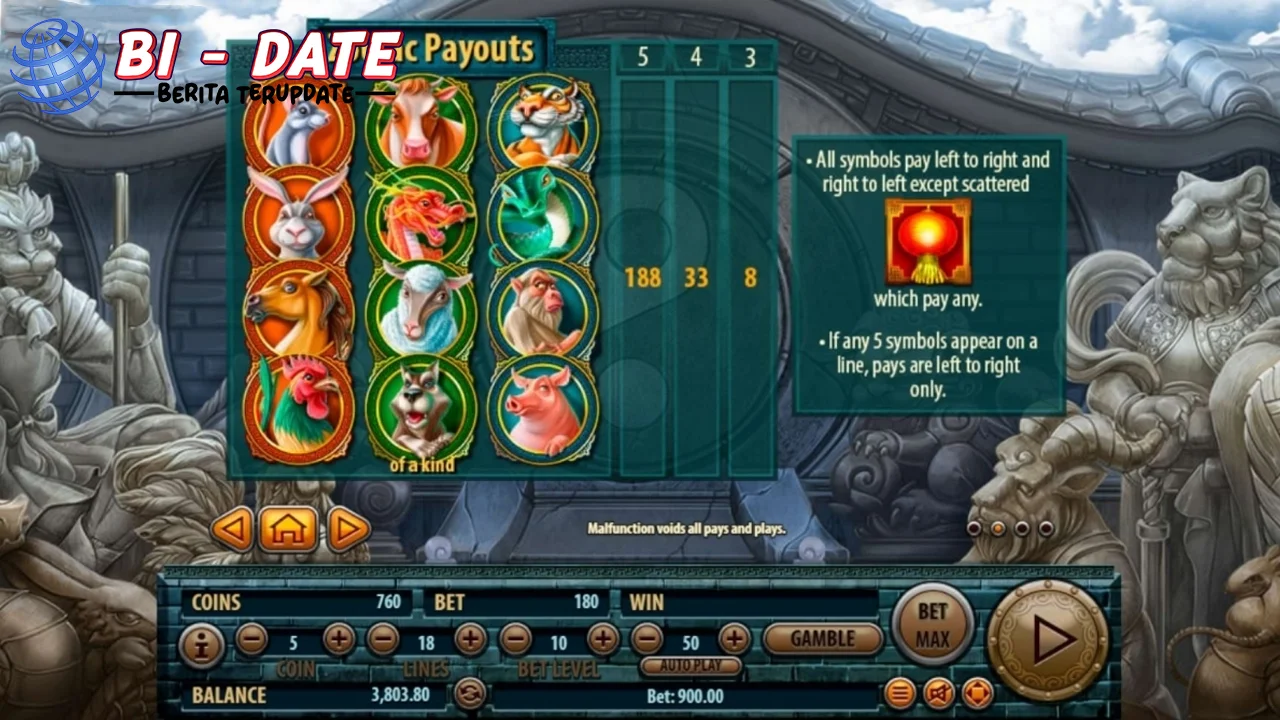Increase the auto play count
Image resolution: width=1280 pixels, height=720 pixels.
[734, 638]
